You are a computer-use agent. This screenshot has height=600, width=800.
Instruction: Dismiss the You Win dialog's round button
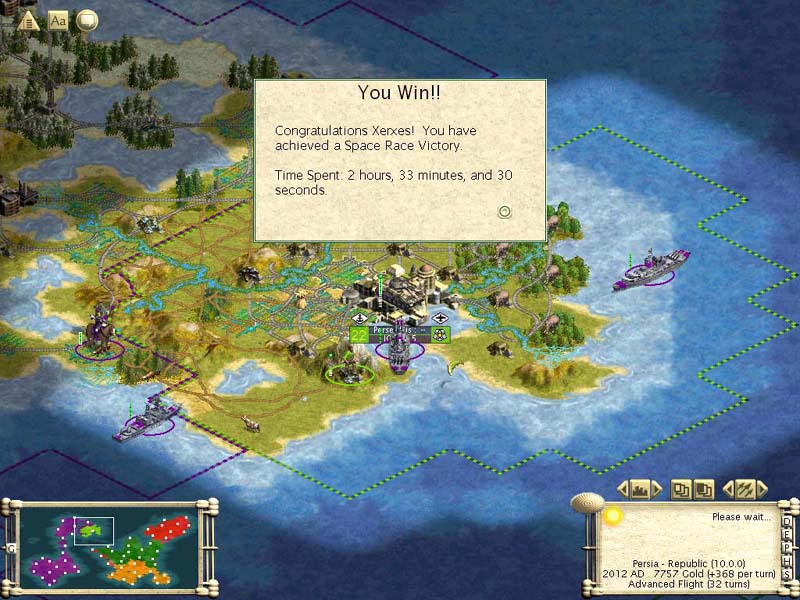(505, 211)
